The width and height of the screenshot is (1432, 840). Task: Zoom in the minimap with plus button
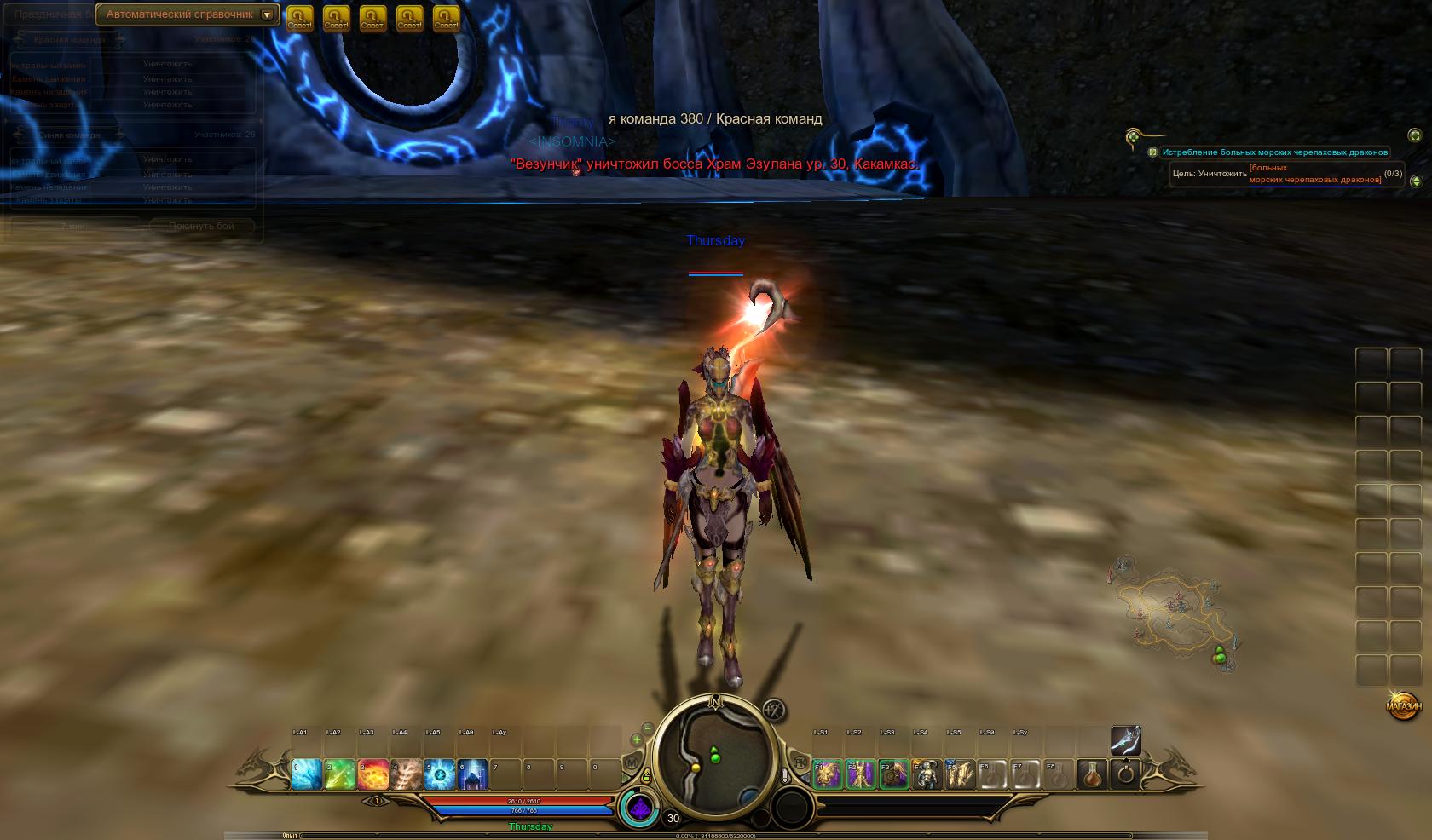pos(636,740)
